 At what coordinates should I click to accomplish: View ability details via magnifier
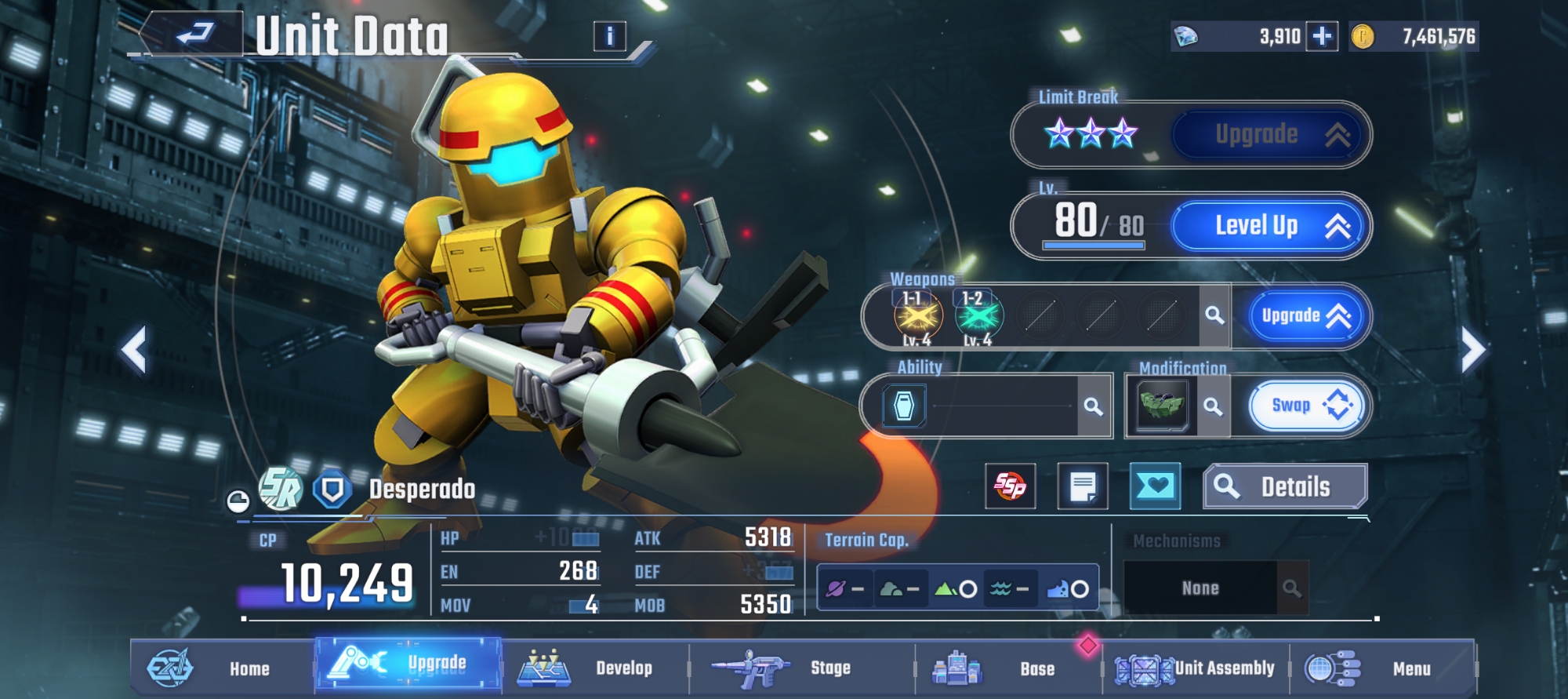pos(1094,406)
